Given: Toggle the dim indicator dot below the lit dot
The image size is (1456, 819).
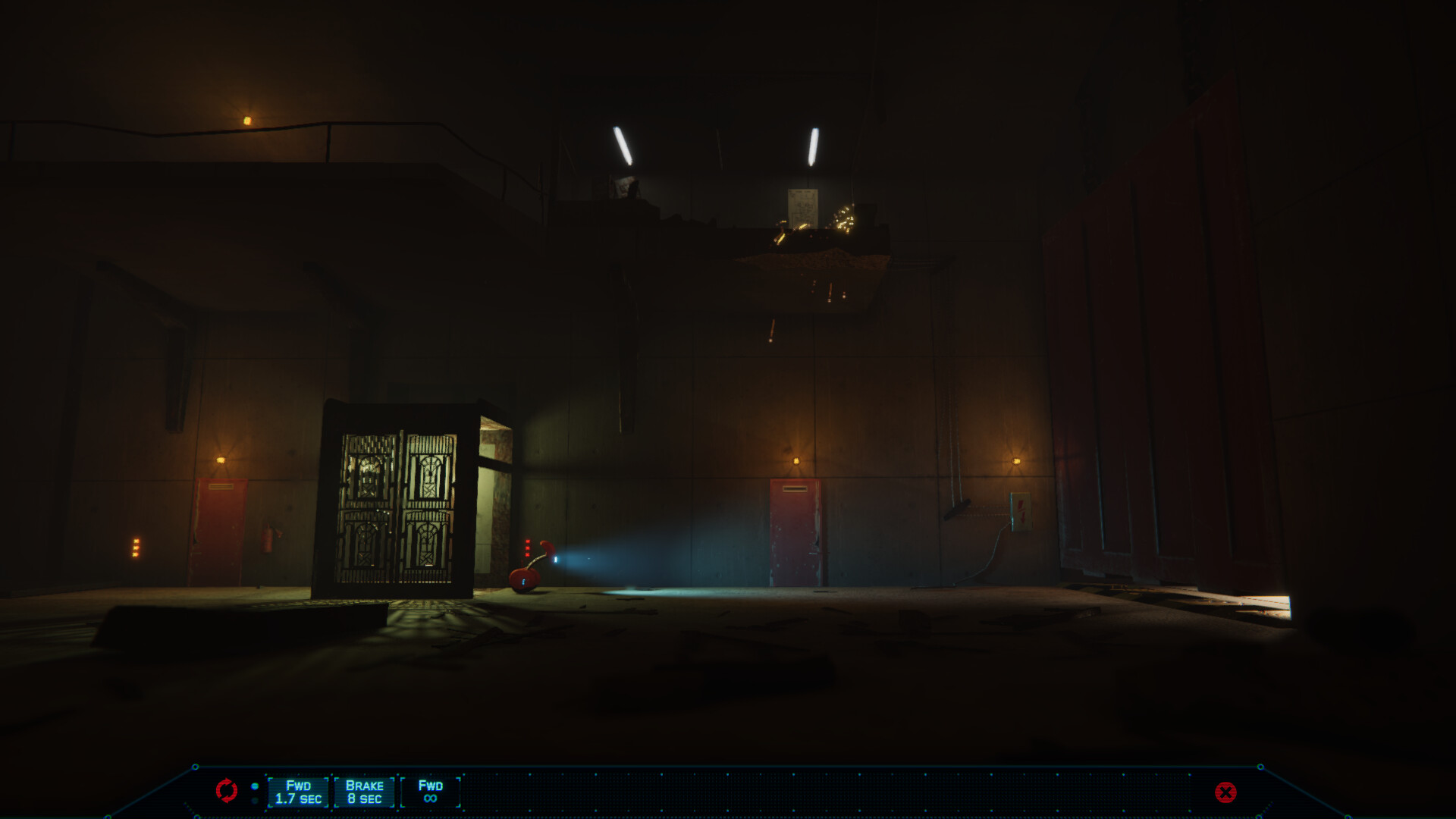Looking at the screenshot, I should [255, 800].
